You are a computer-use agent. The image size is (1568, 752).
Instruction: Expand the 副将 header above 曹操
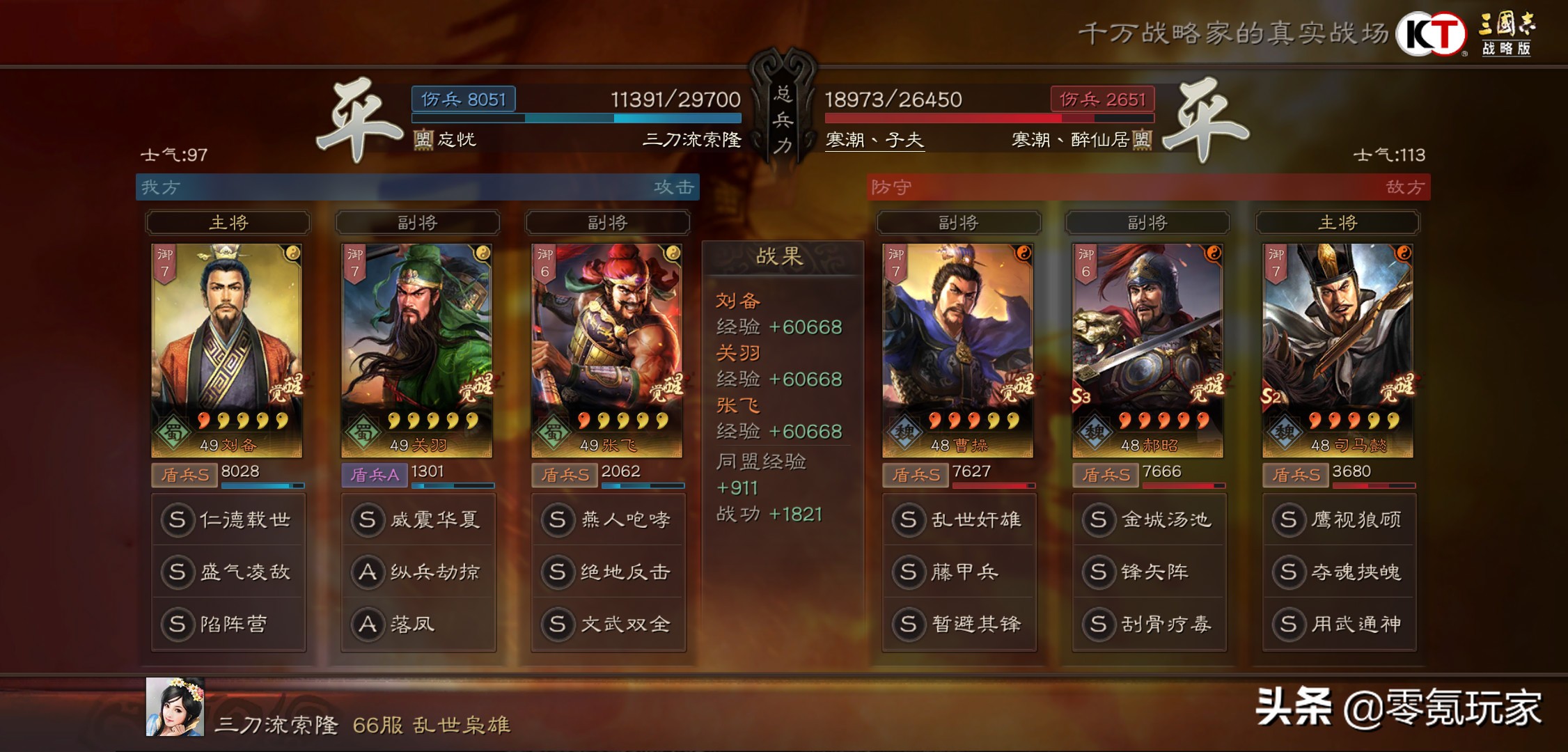pos(959,223)
